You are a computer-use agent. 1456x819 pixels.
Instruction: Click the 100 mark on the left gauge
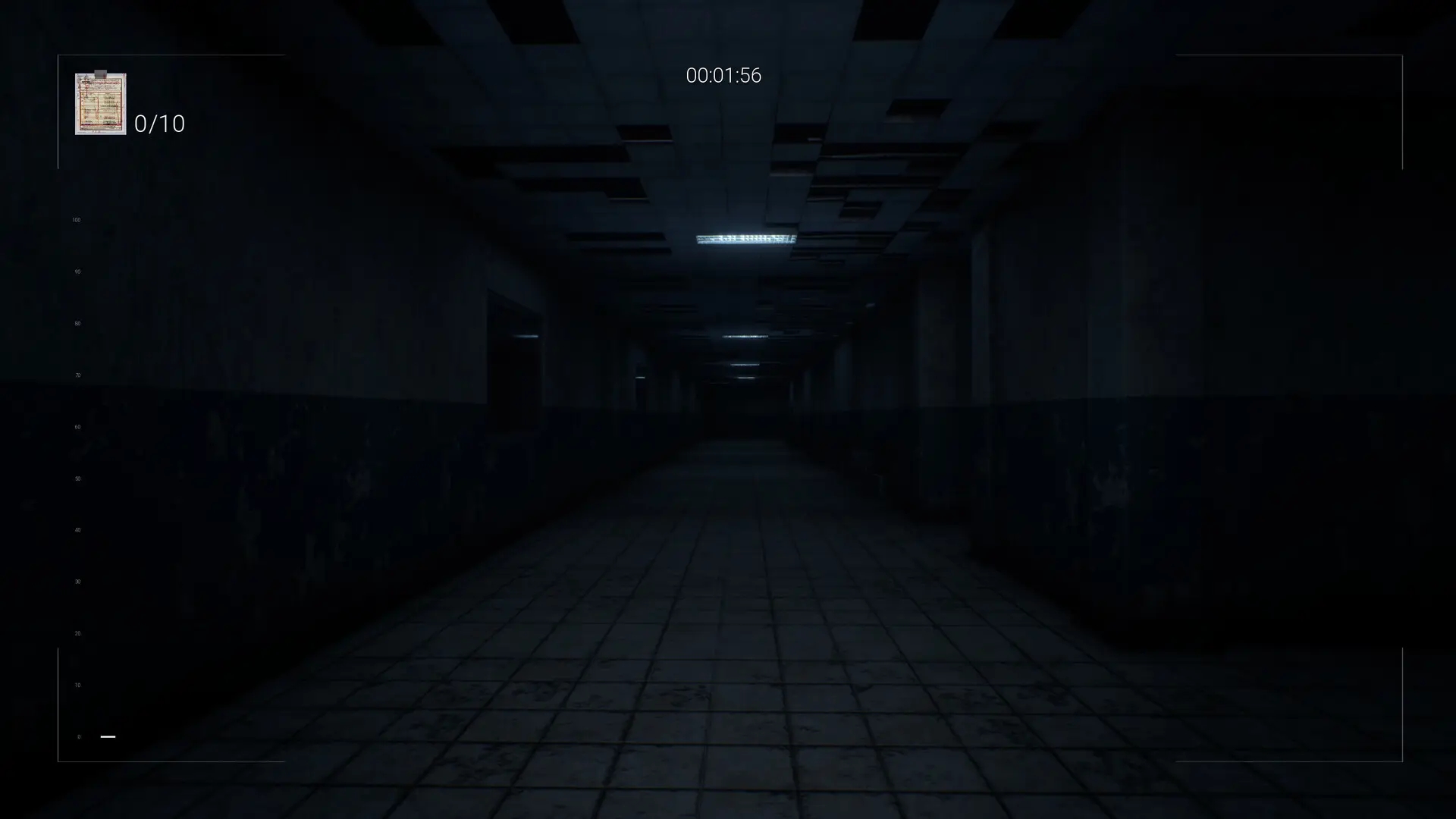(x=76, y=219)
